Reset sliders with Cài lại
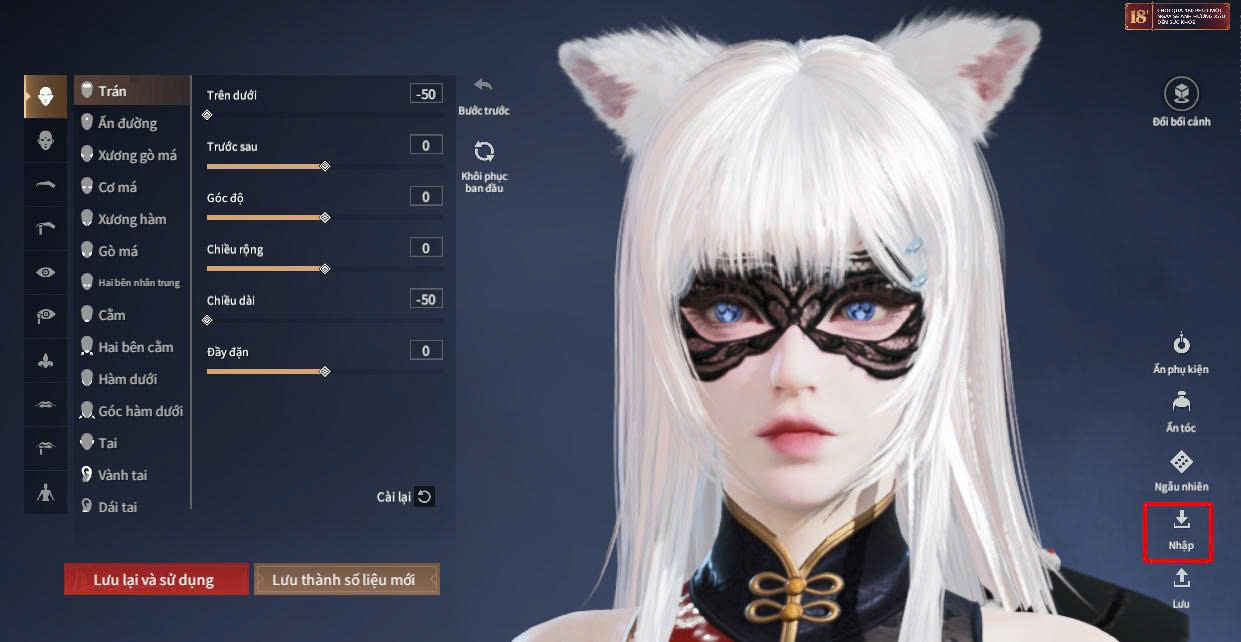This screenshot has height=642, width=1241. click(x=405, y=497)
